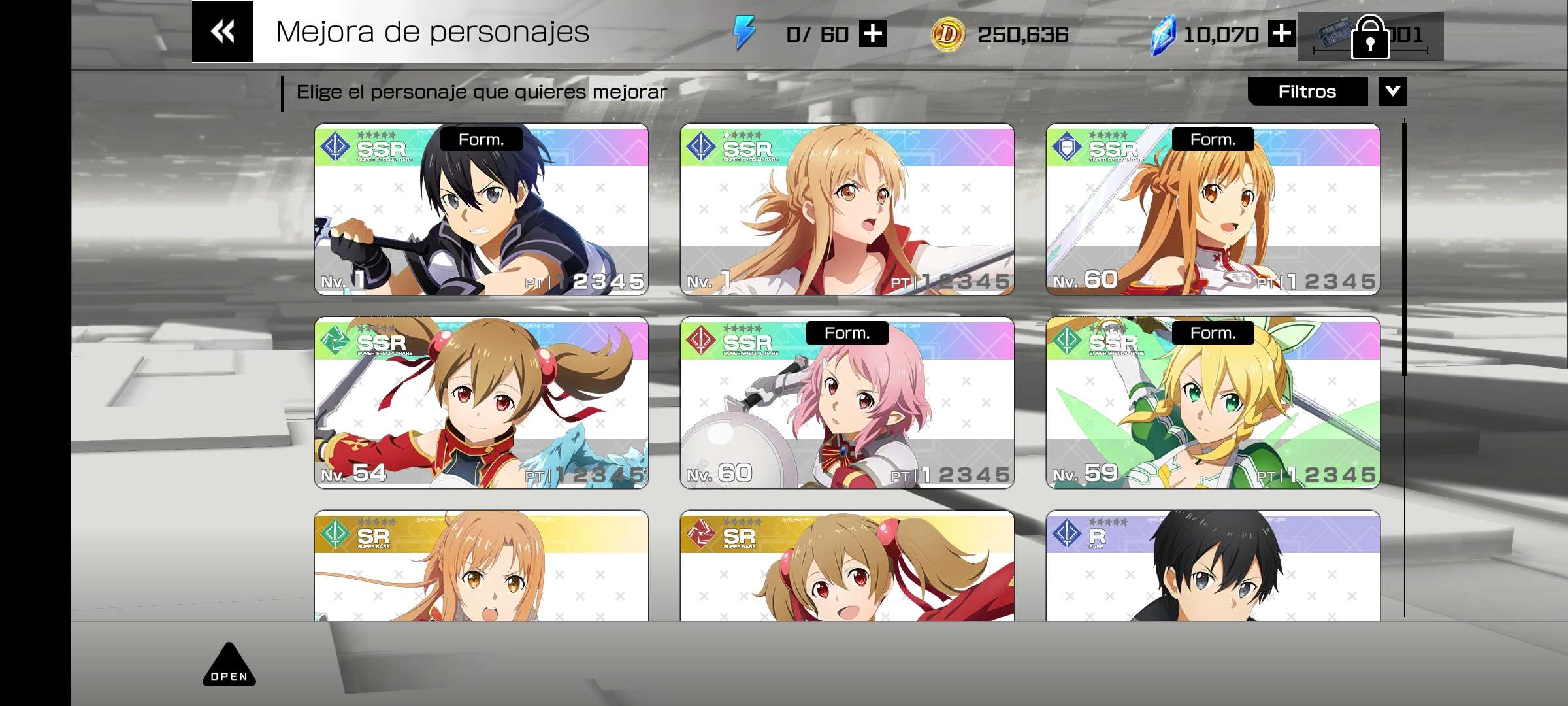This screenshot has width=1568, height=706.
Task: Go back using the double-arrow button
Action: (x=222, y=31)
